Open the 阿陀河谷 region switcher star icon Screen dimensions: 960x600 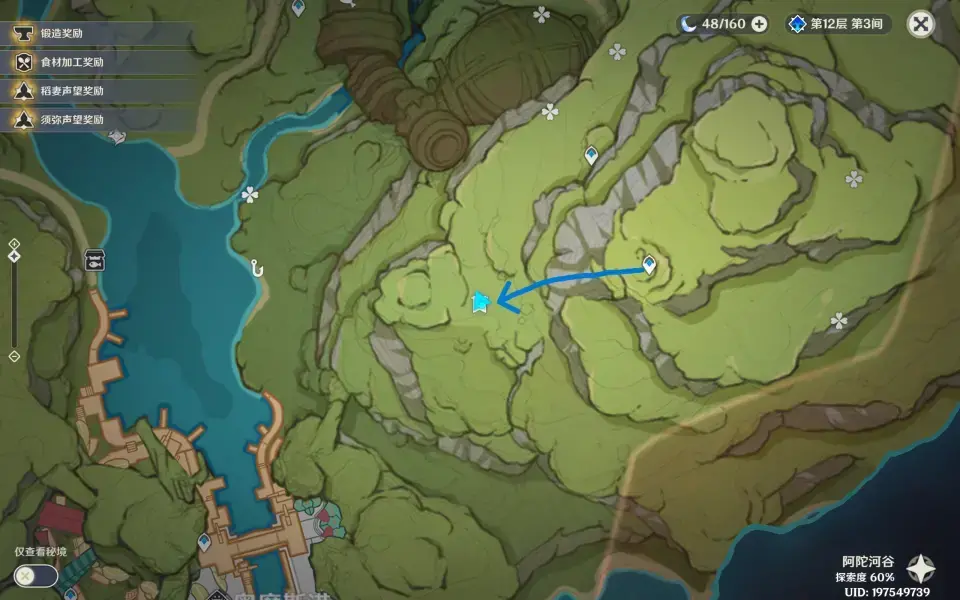[x=920, y=569]
